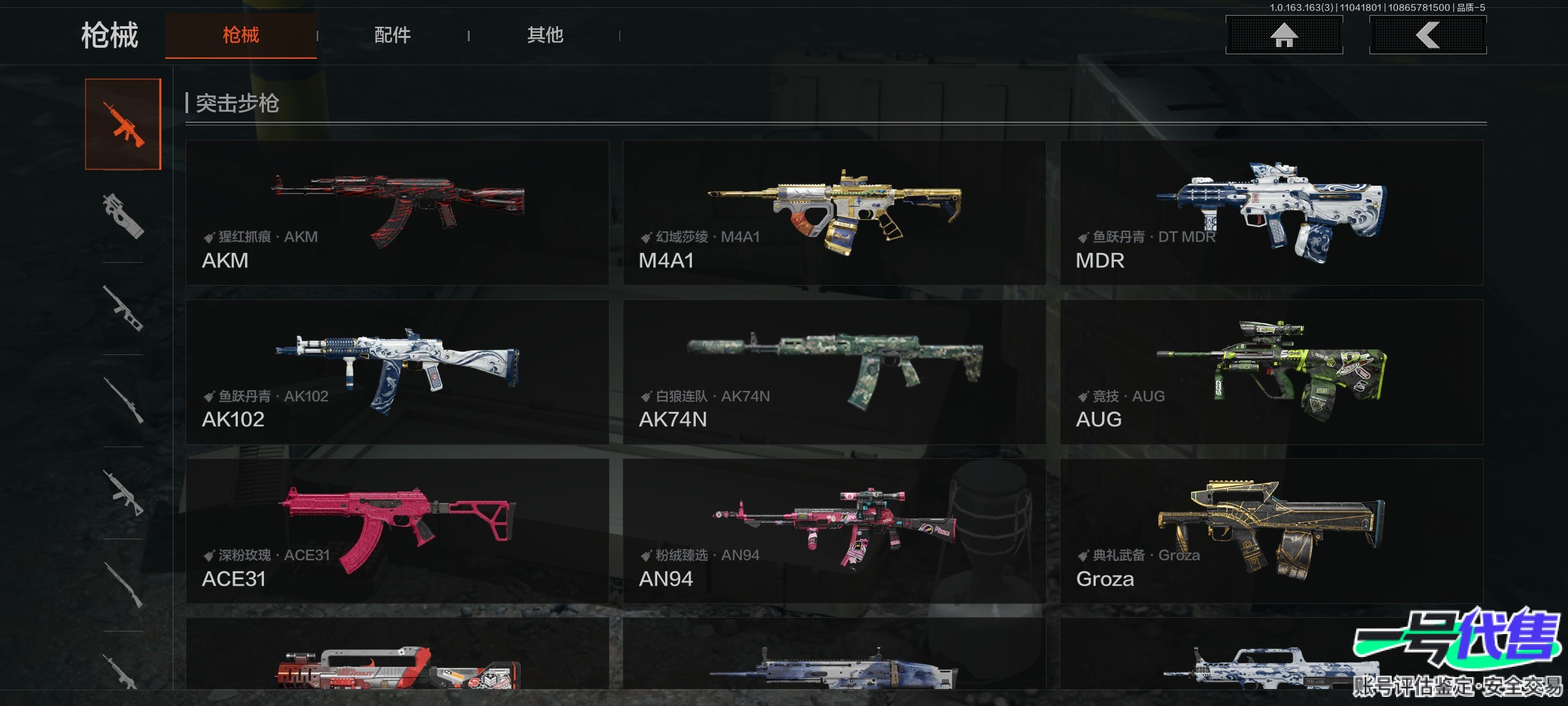The height and width of the screenshot is (706, 1568).
Task: Click the back arrow button
Action: tap(1428, 35)
